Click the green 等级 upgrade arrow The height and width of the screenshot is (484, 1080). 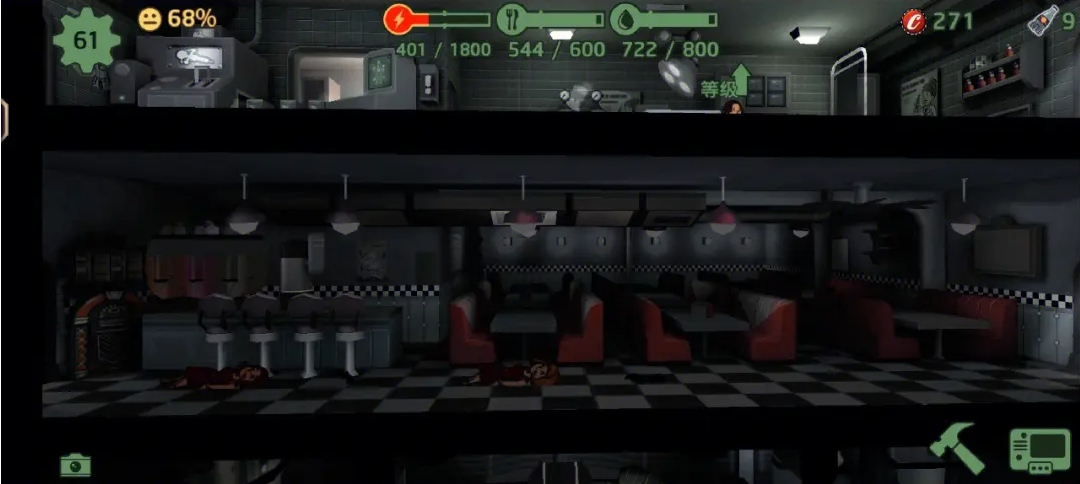coord(740,80)
